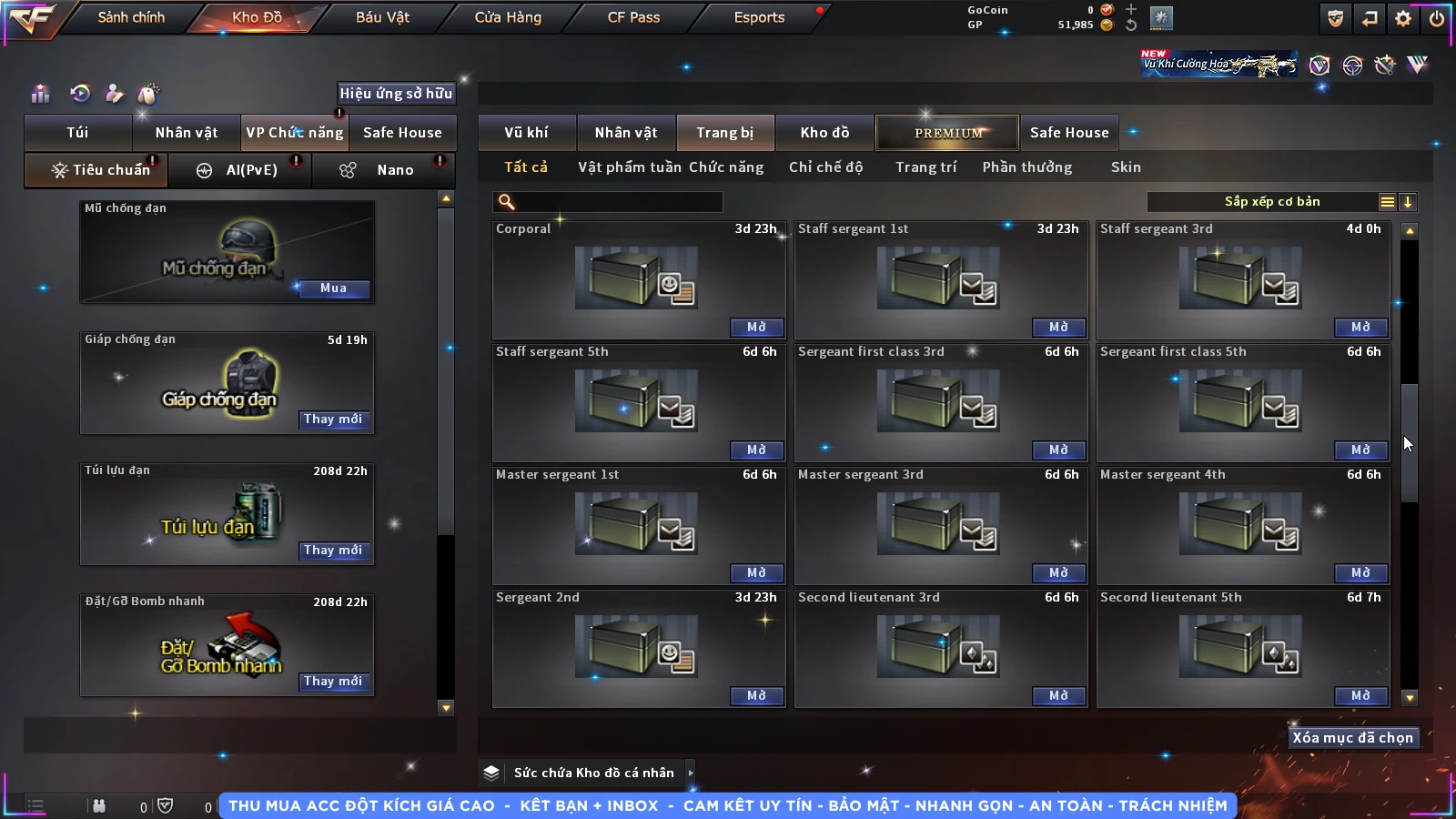This screenshot has height=819, width=1456.
Task: Select the Vũ khí inventory tab
Action: pos(526,133)
